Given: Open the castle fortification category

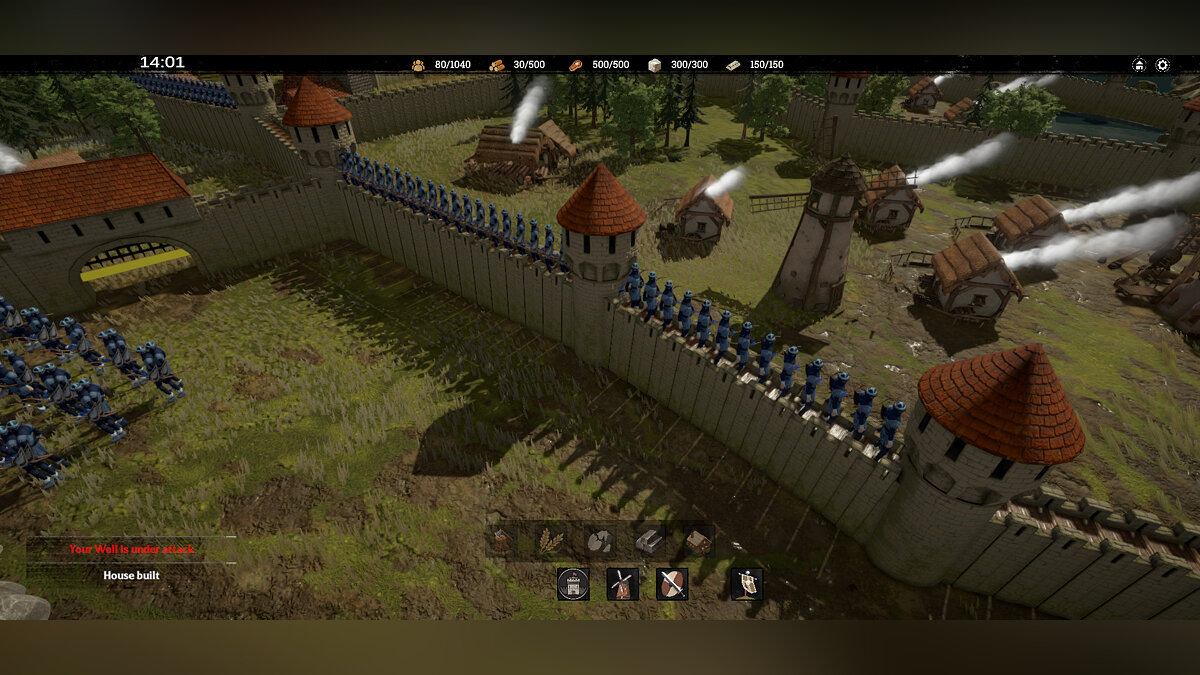Looking at the screenshot, I should [x=573, y=584].
